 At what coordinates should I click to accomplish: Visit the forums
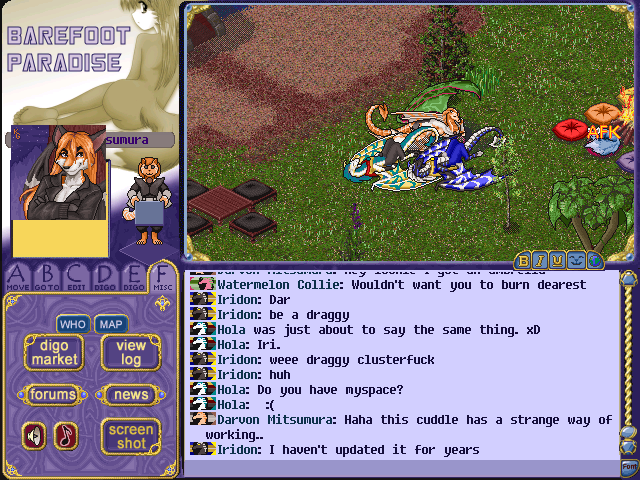point(53,394)
